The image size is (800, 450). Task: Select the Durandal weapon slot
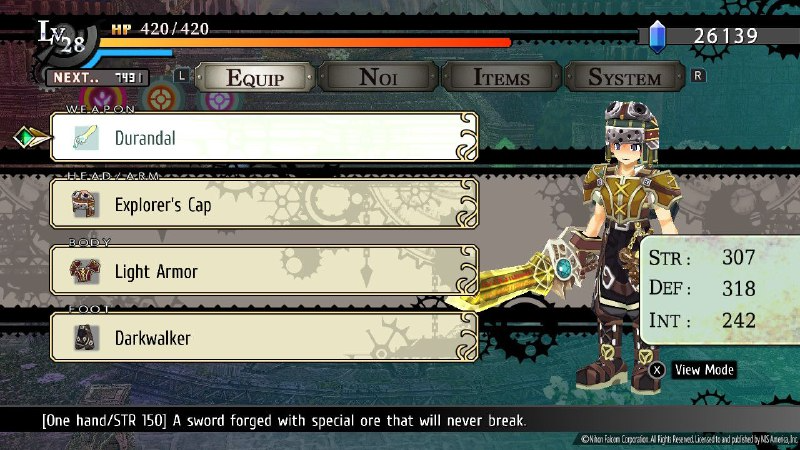pyautogui.click(x=264, y=138)
